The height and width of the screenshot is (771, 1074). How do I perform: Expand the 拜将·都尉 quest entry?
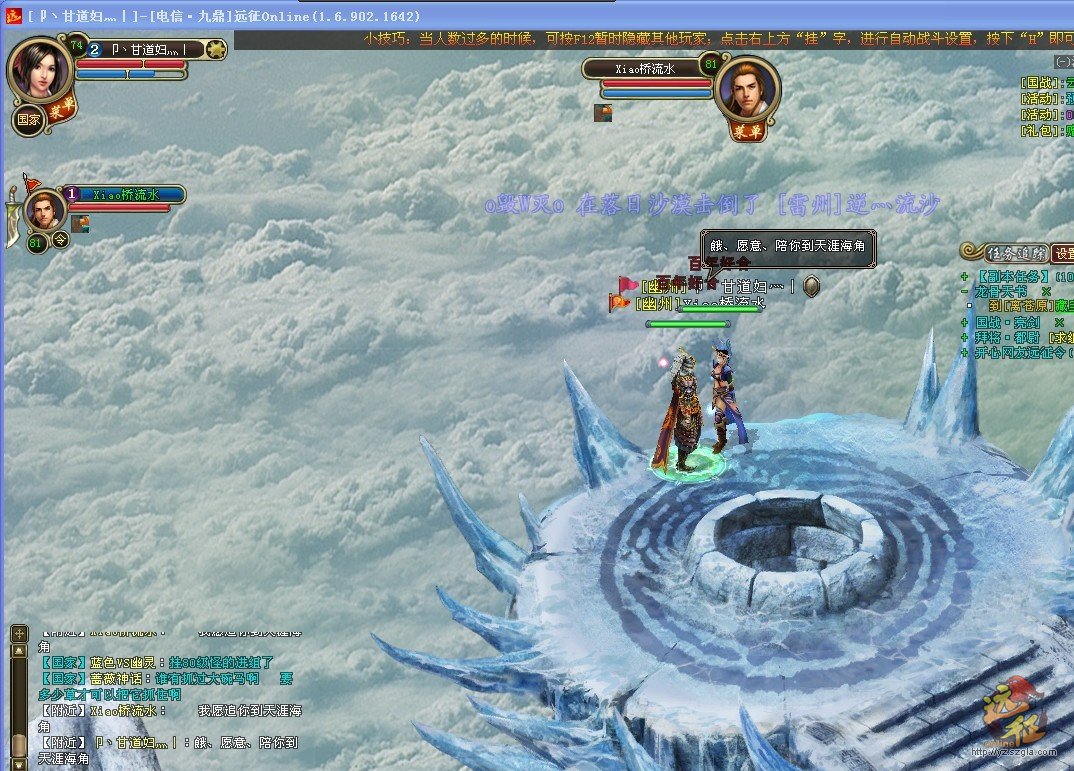click(964, 338)
